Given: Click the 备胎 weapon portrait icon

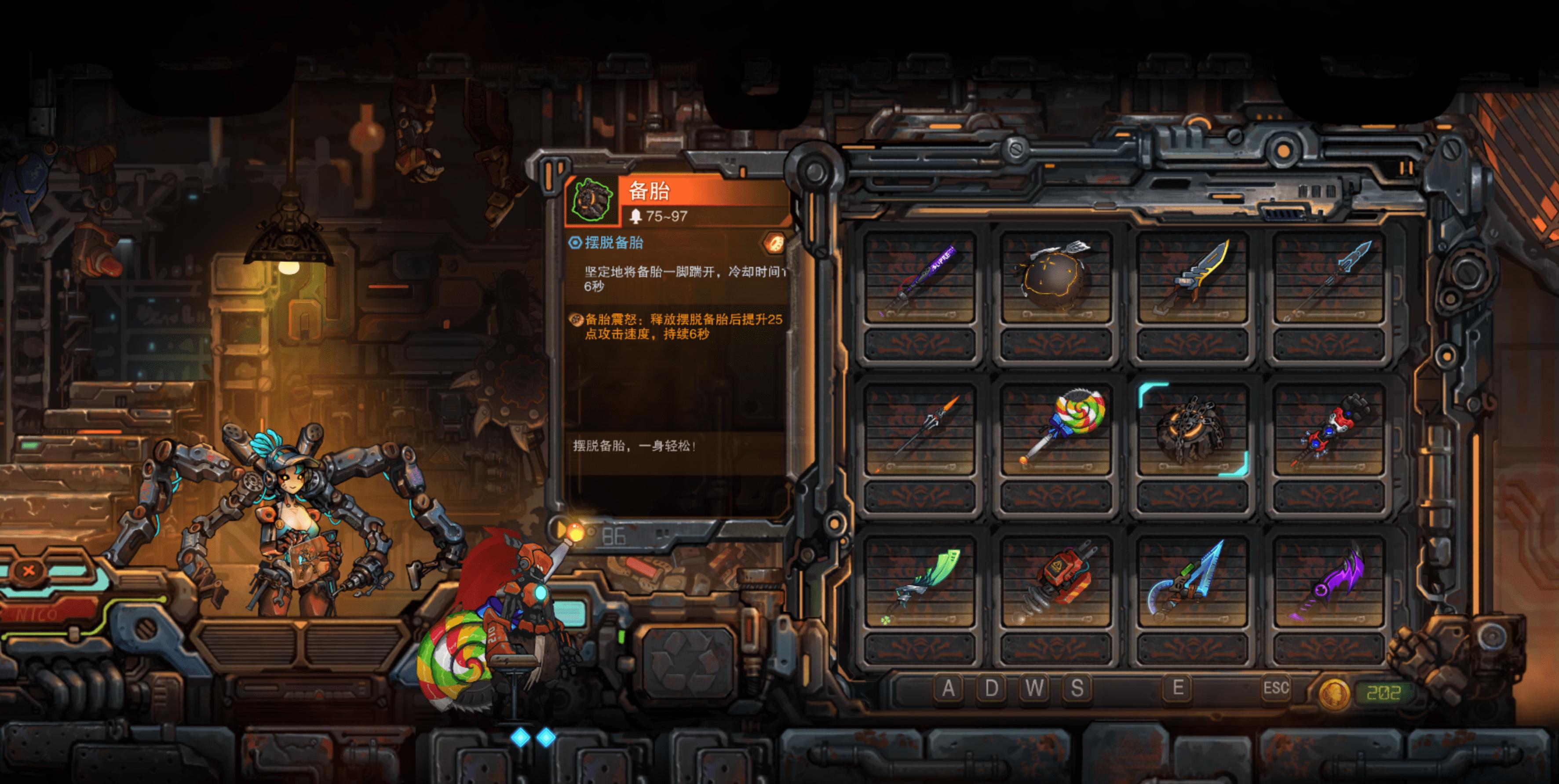Looking at the screenshot, I should pyautogui.click(x=592, y=200).
